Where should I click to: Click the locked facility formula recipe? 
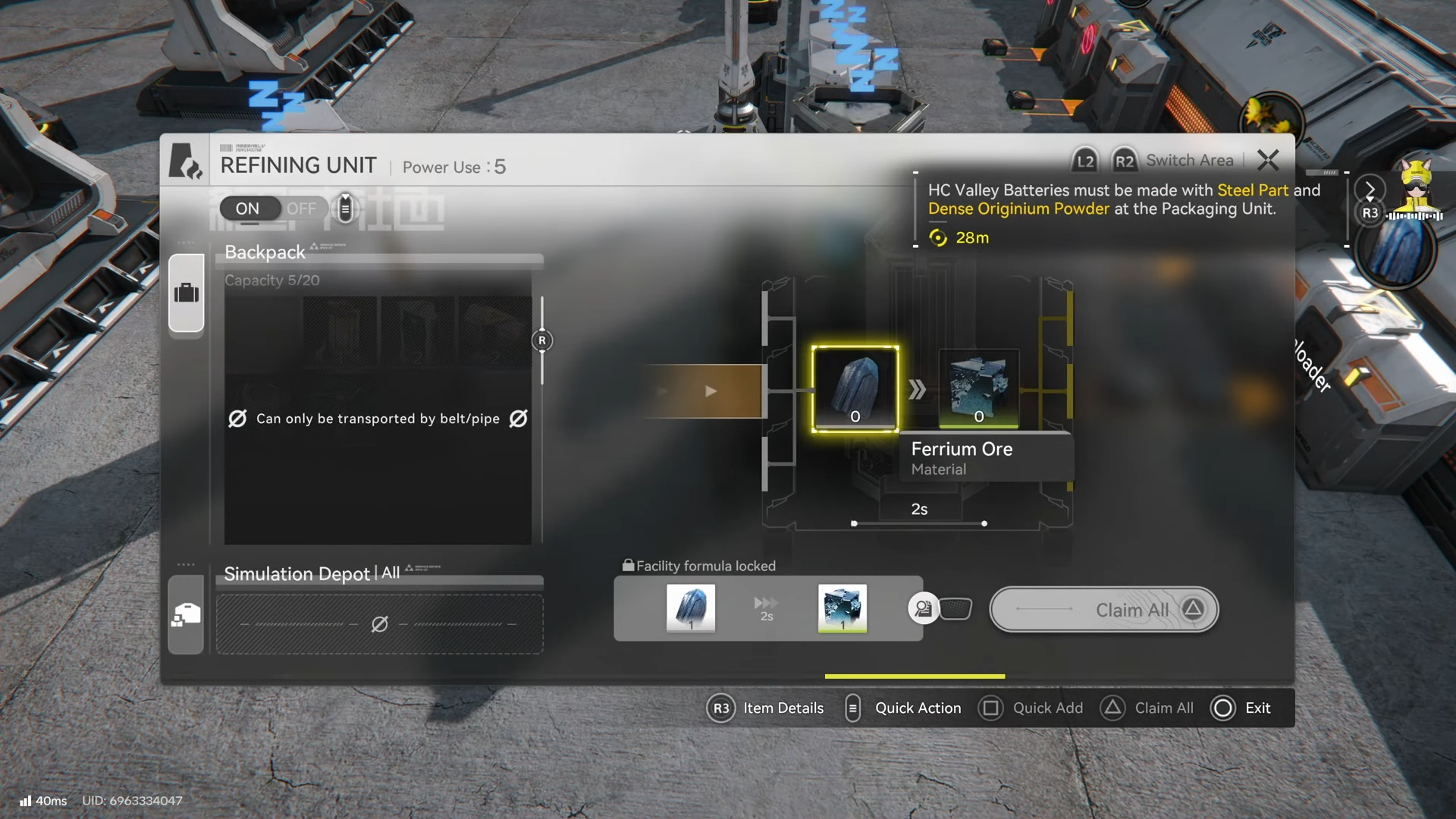(767, 608)
